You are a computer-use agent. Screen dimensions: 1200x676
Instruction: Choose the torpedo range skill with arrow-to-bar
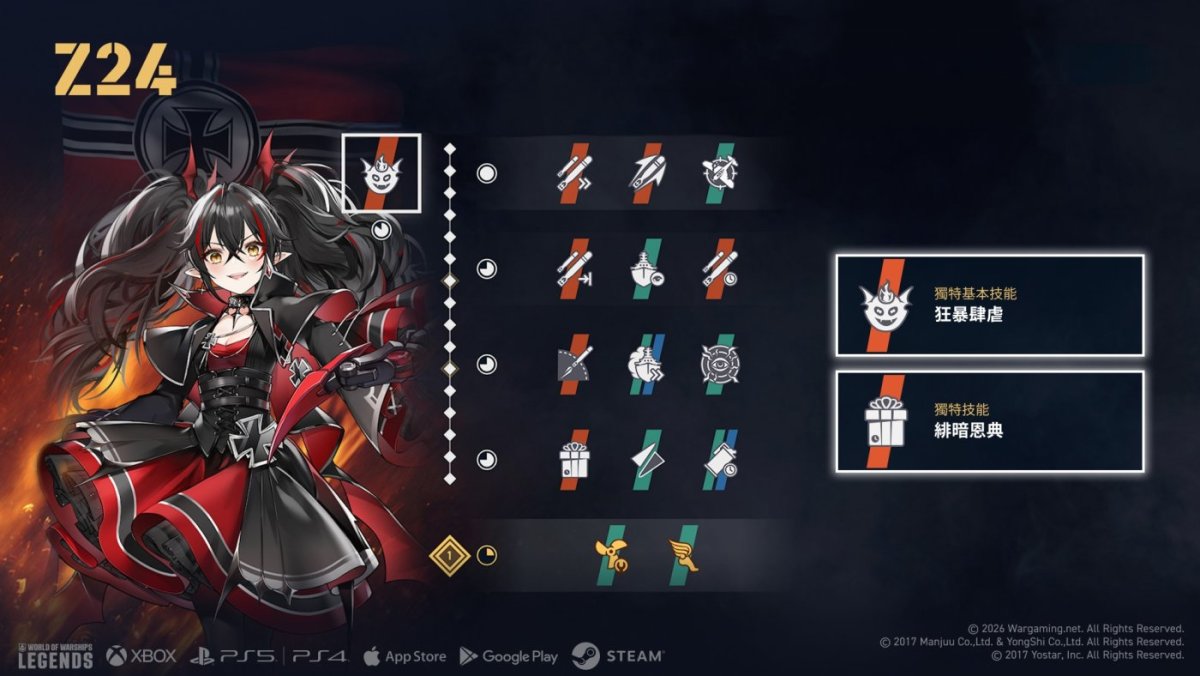[x=574, y=268]
